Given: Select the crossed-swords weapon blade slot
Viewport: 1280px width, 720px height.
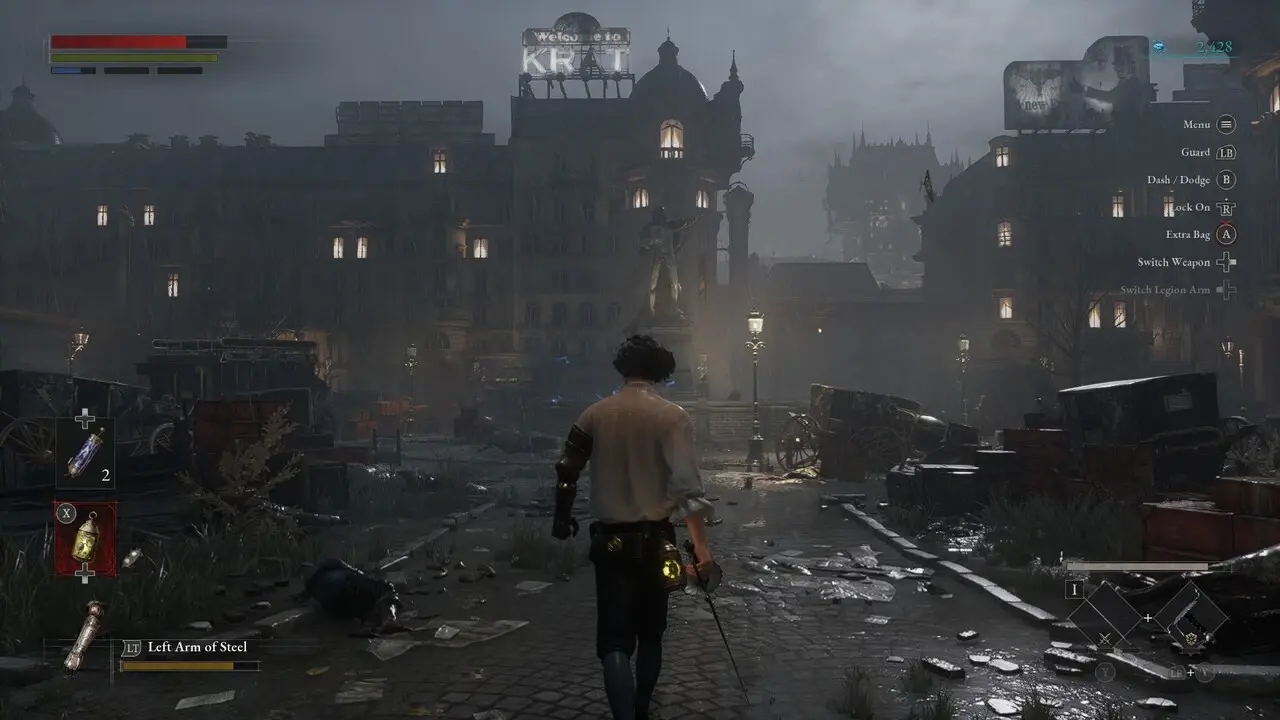Looking at the screenshot, I should tap(1106, 616).
